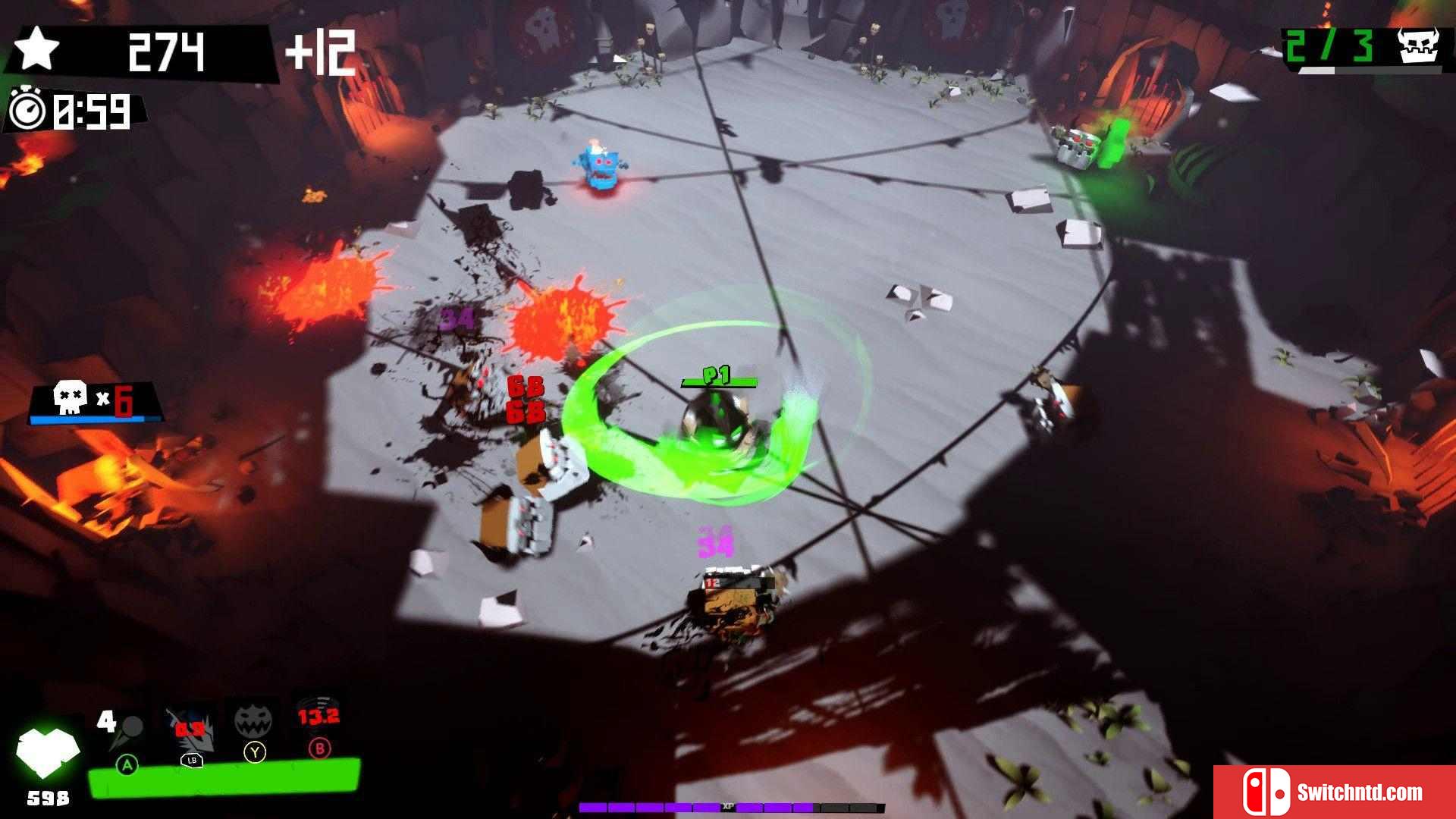Click the skull kill-combo counter
This screenshot has width=1456, height=819.
pyautogui.click(x=95, y=401)
